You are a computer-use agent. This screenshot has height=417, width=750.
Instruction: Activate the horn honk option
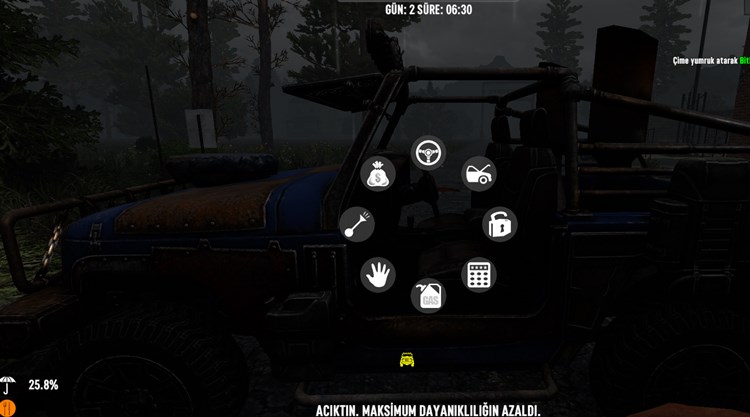coord(357,225)
